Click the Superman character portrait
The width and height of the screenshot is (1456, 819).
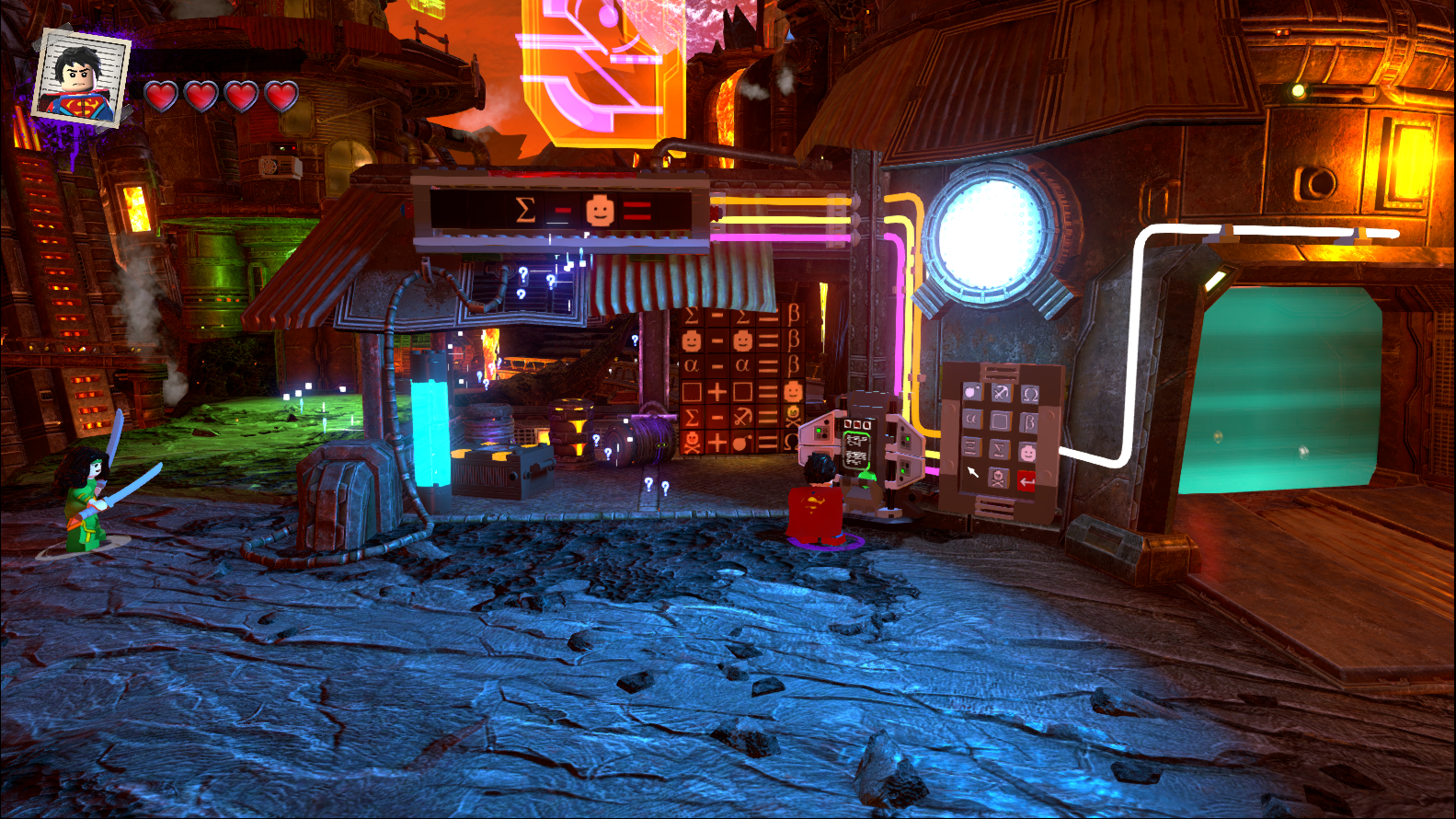tap(80, 78)
